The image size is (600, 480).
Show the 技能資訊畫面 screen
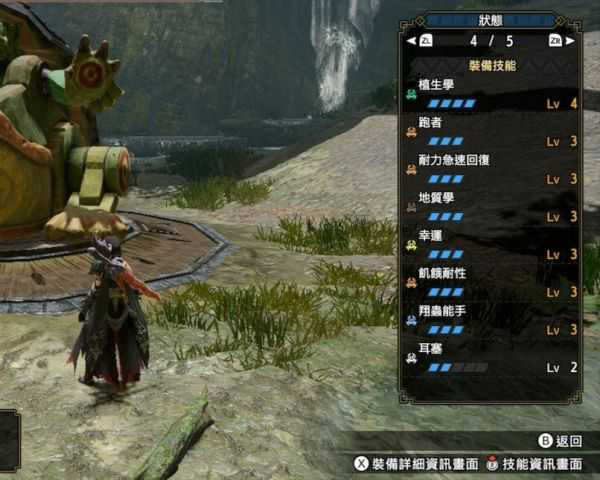coord(535,464)
